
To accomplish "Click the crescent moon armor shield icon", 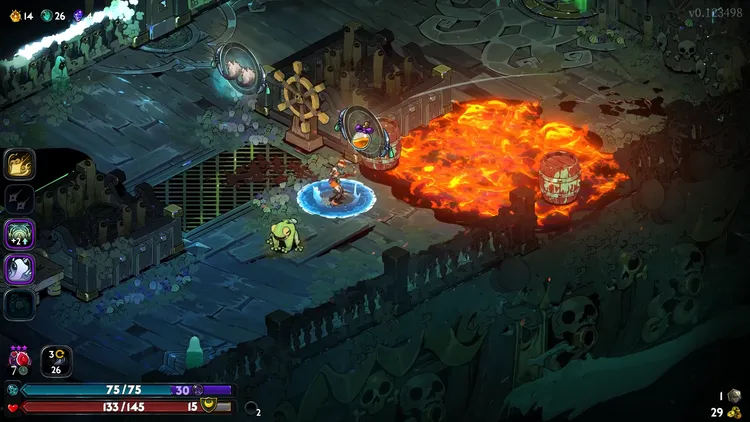I will [209, 404].
